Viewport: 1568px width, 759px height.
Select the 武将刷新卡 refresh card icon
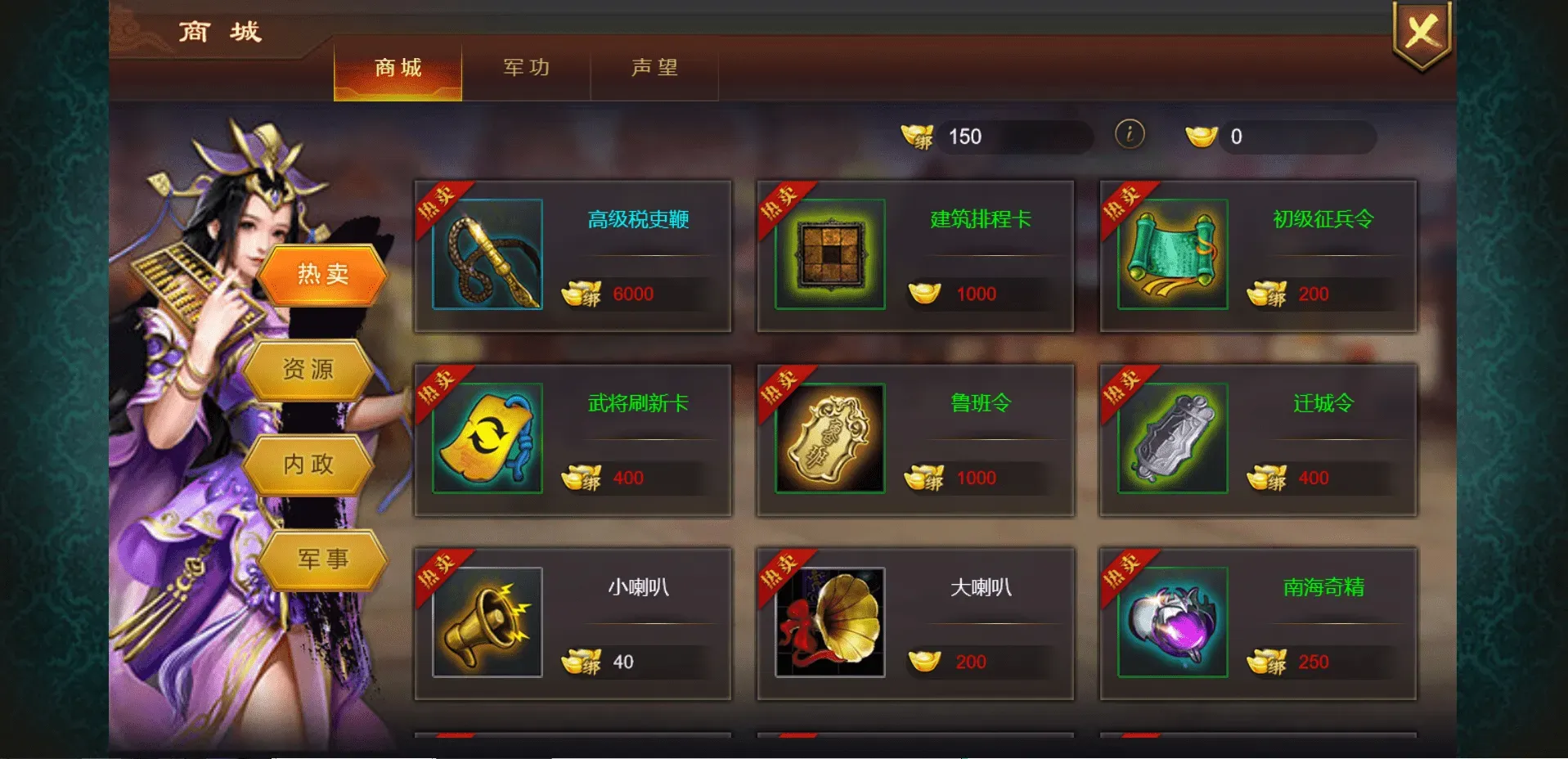(486, 438)
